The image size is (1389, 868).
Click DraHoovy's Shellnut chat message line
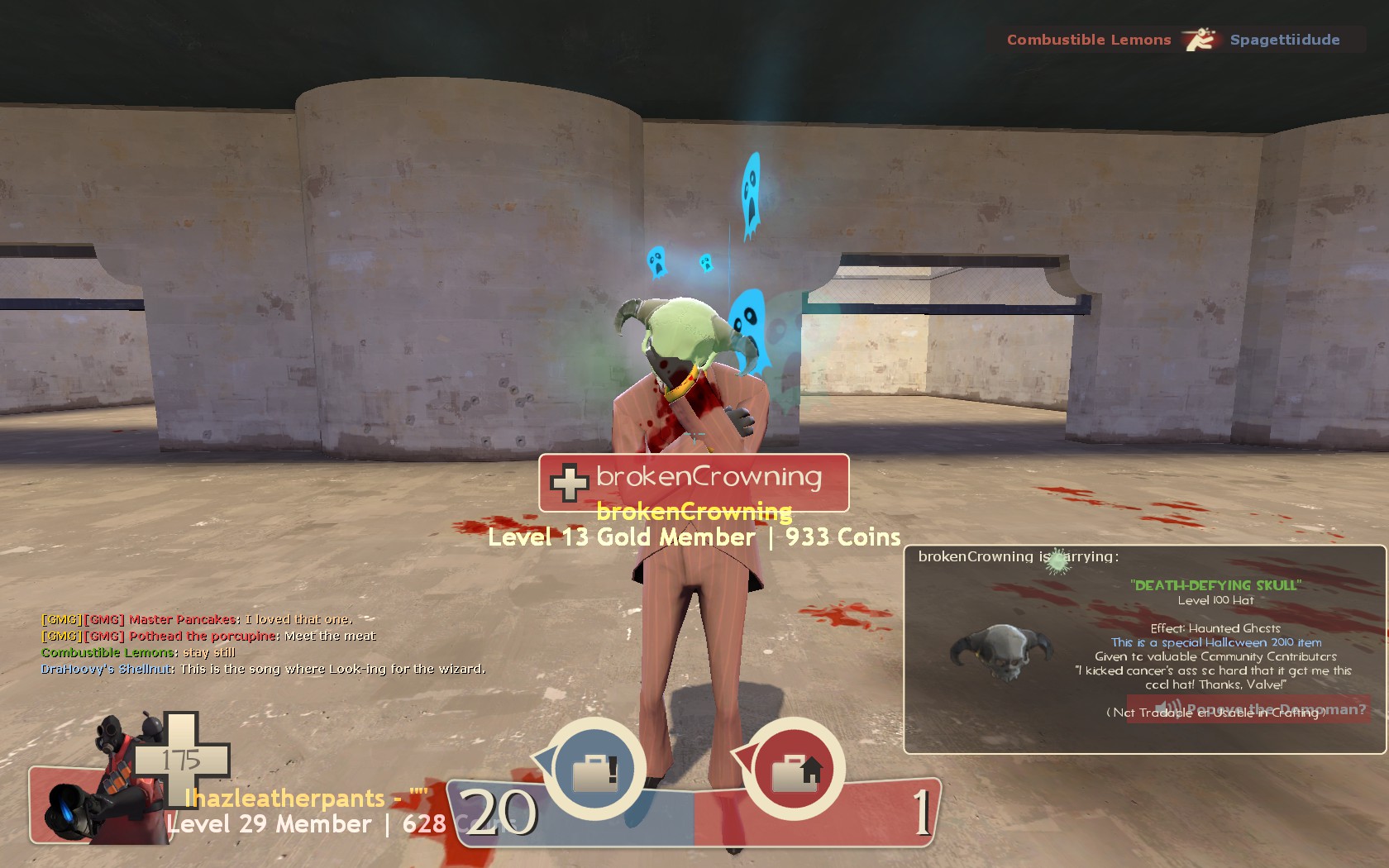(x=263, y=669)
